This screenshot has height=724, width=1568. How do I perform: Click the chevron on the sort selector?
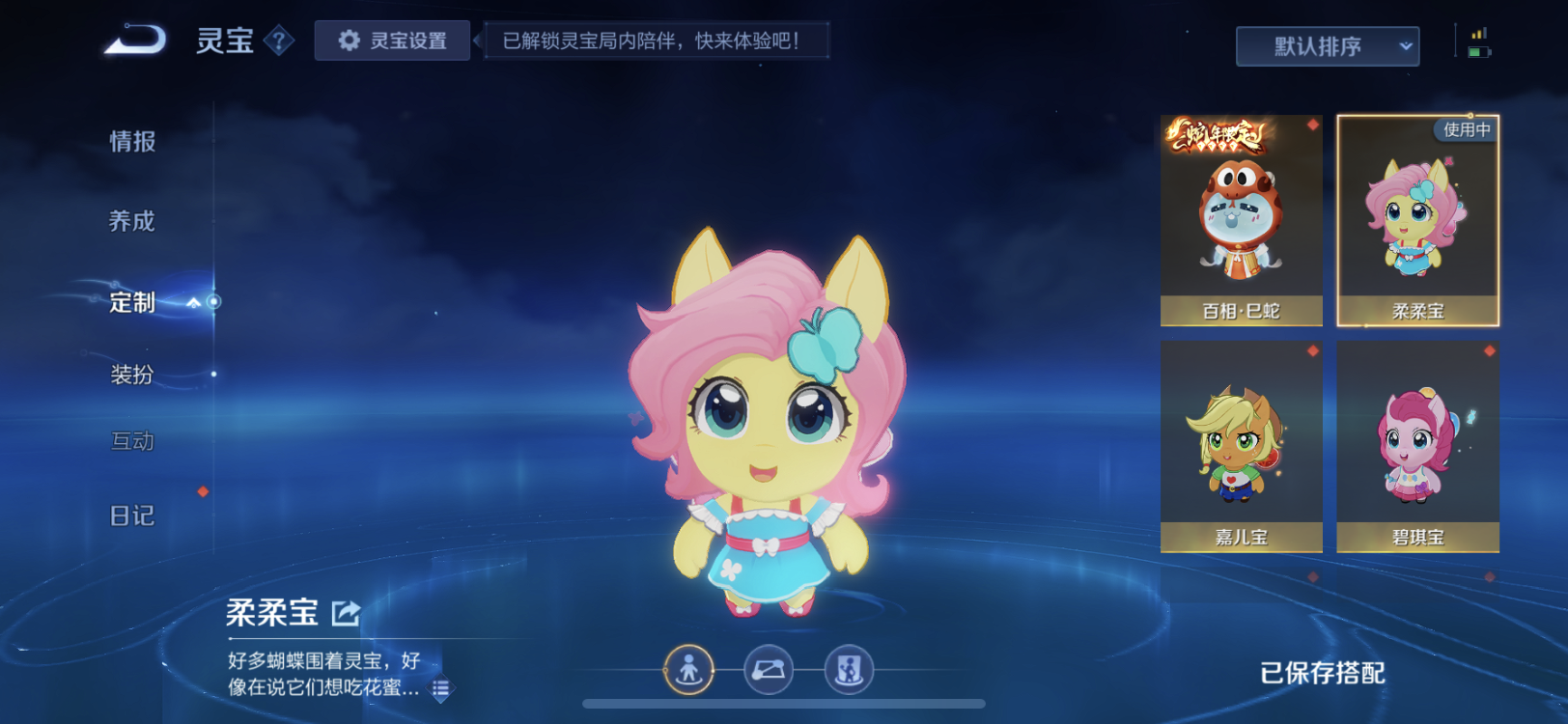(1405, 44)
